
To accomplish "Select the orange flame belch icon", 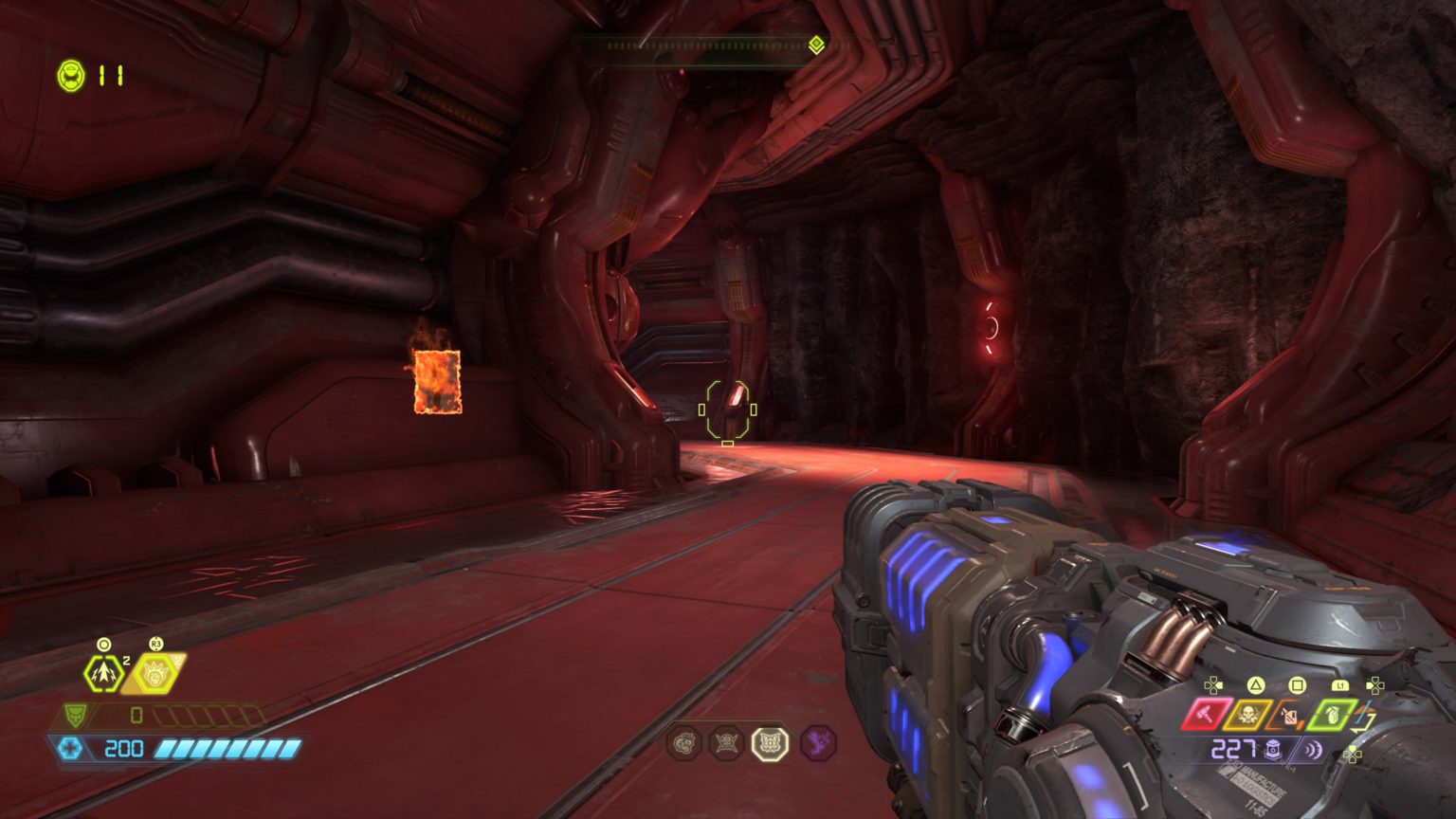I will 1288,716.
